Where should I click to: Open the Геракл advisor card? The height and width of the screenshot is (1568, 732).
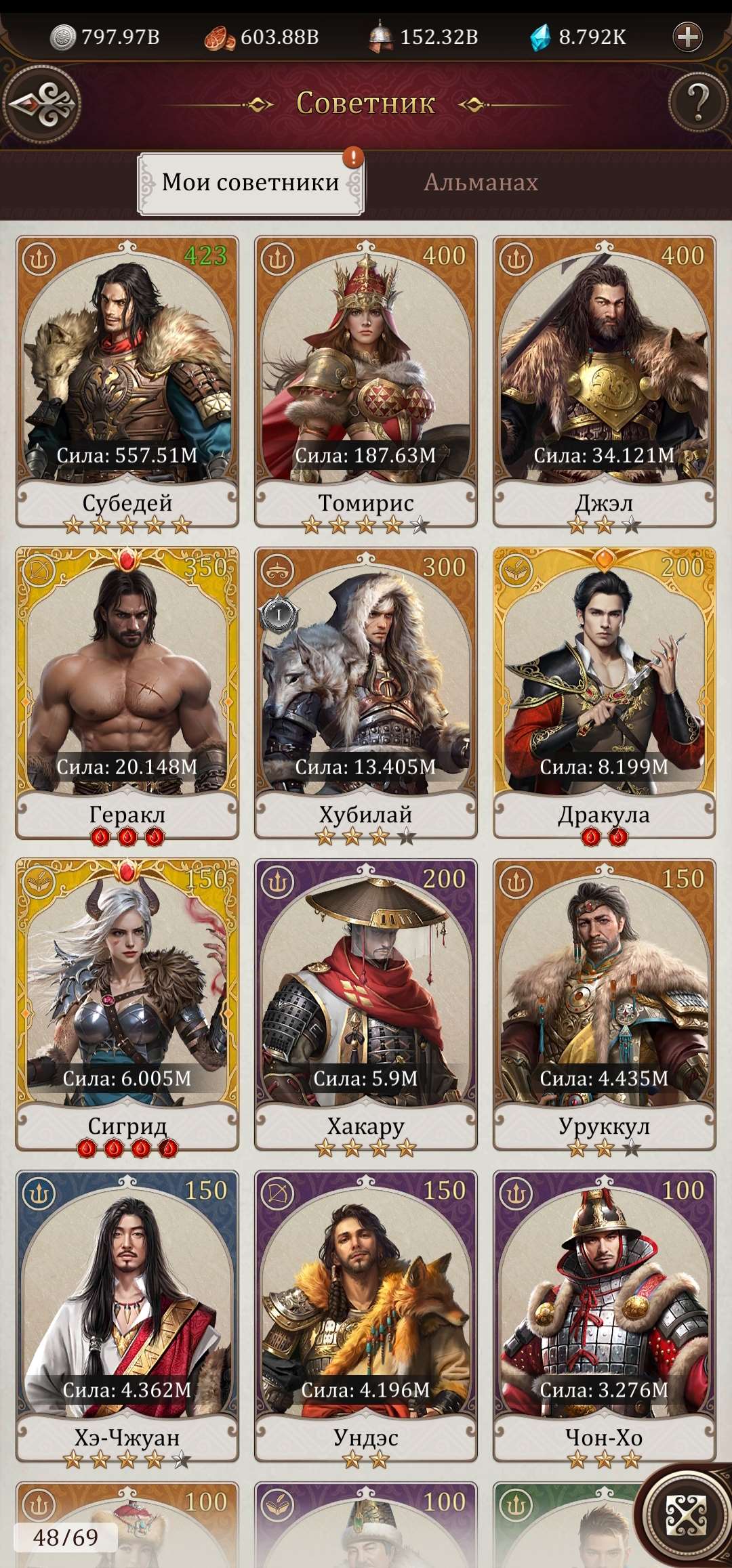[x=127, y=691]
